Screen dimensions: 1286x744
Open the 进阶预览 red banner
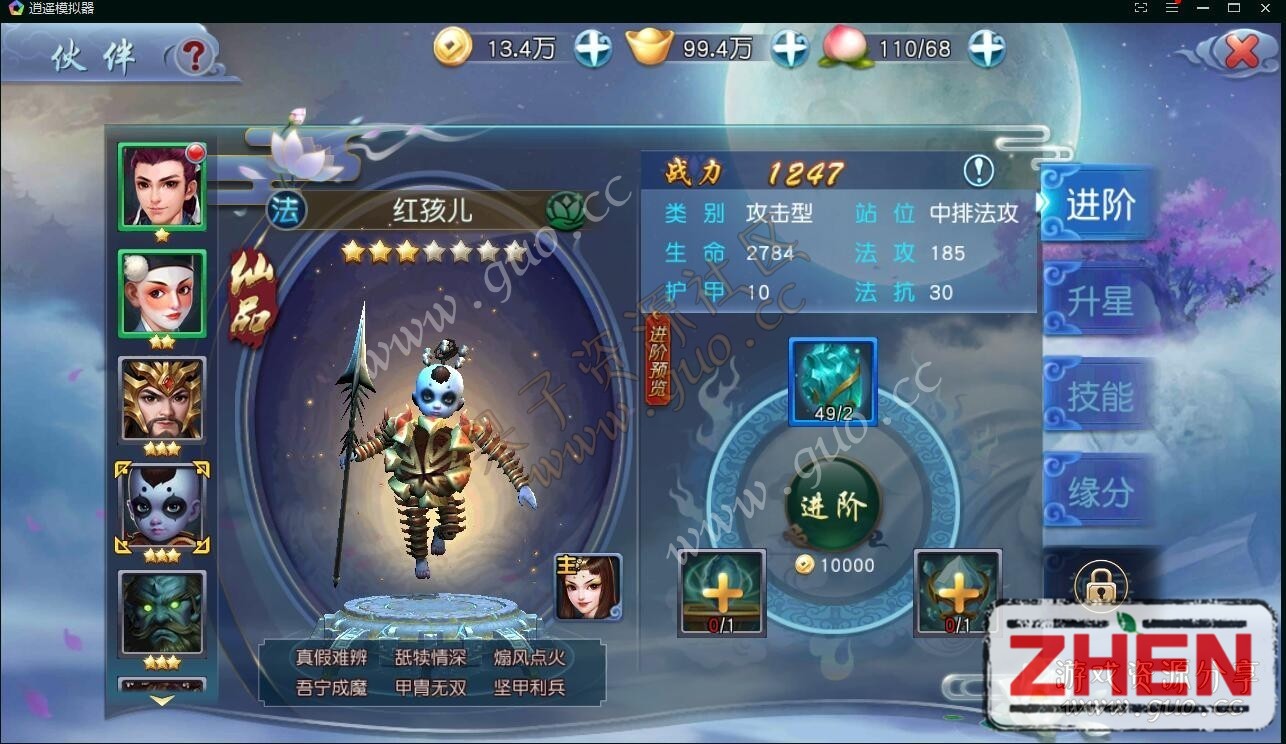[658, 359]
